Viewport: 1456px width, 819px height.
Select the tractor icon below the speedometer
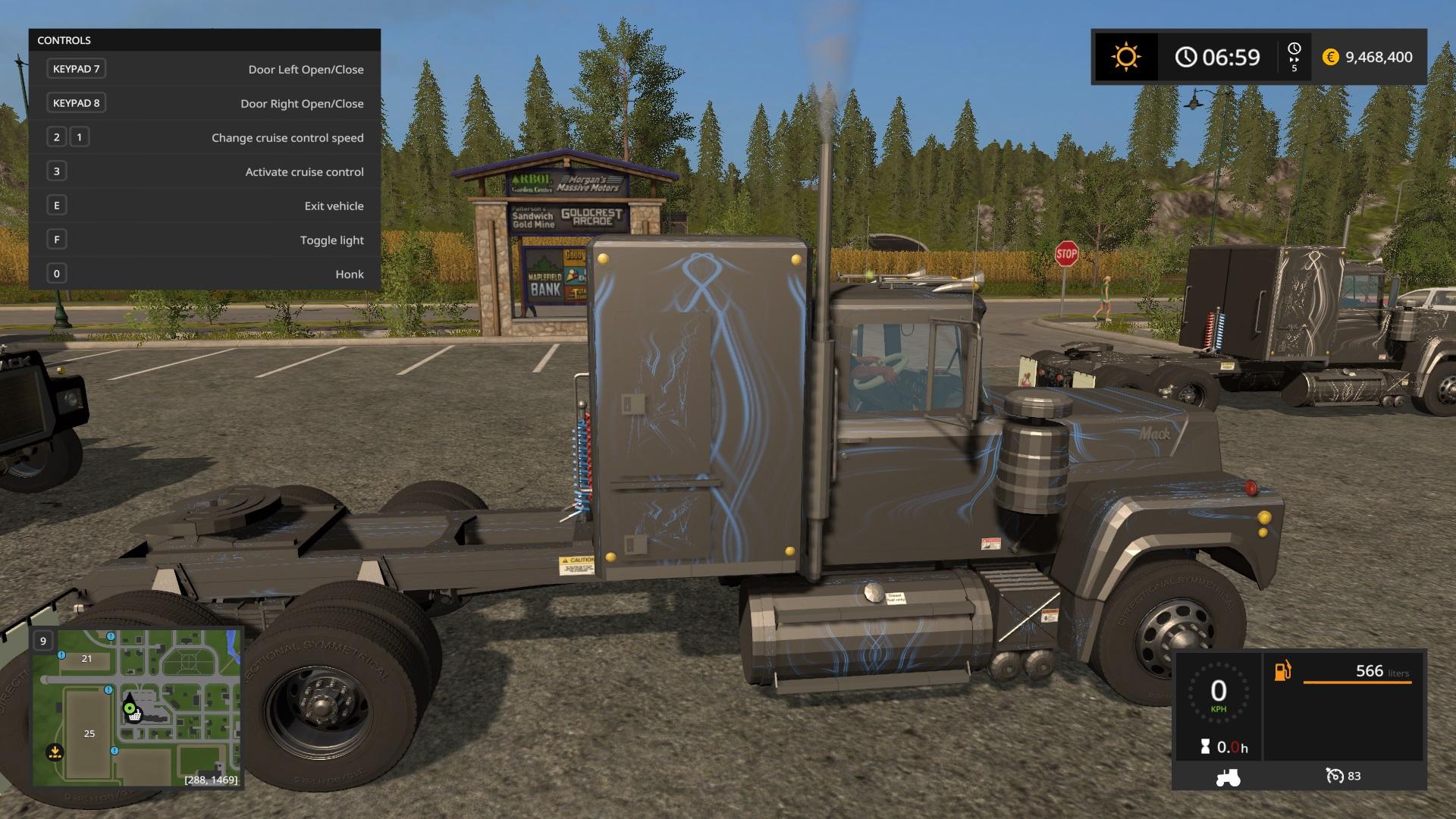coord(1228,777)
